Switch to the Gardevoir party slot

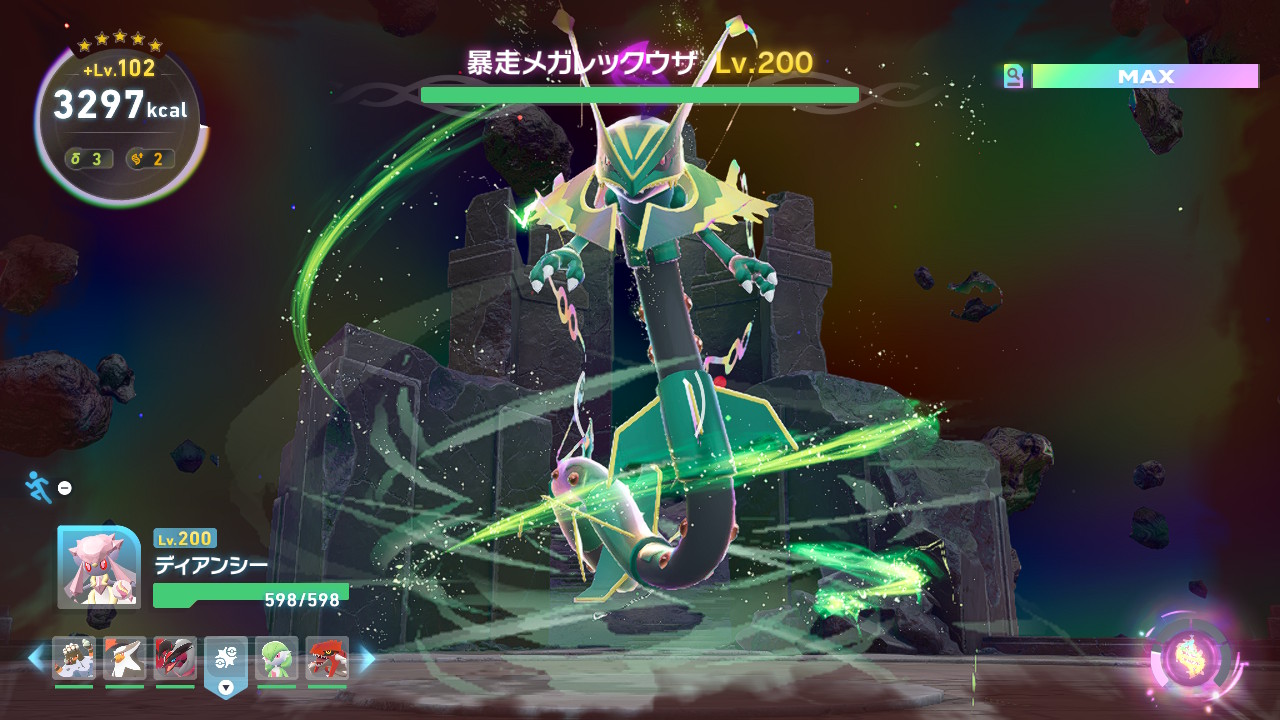click(276, 658)
